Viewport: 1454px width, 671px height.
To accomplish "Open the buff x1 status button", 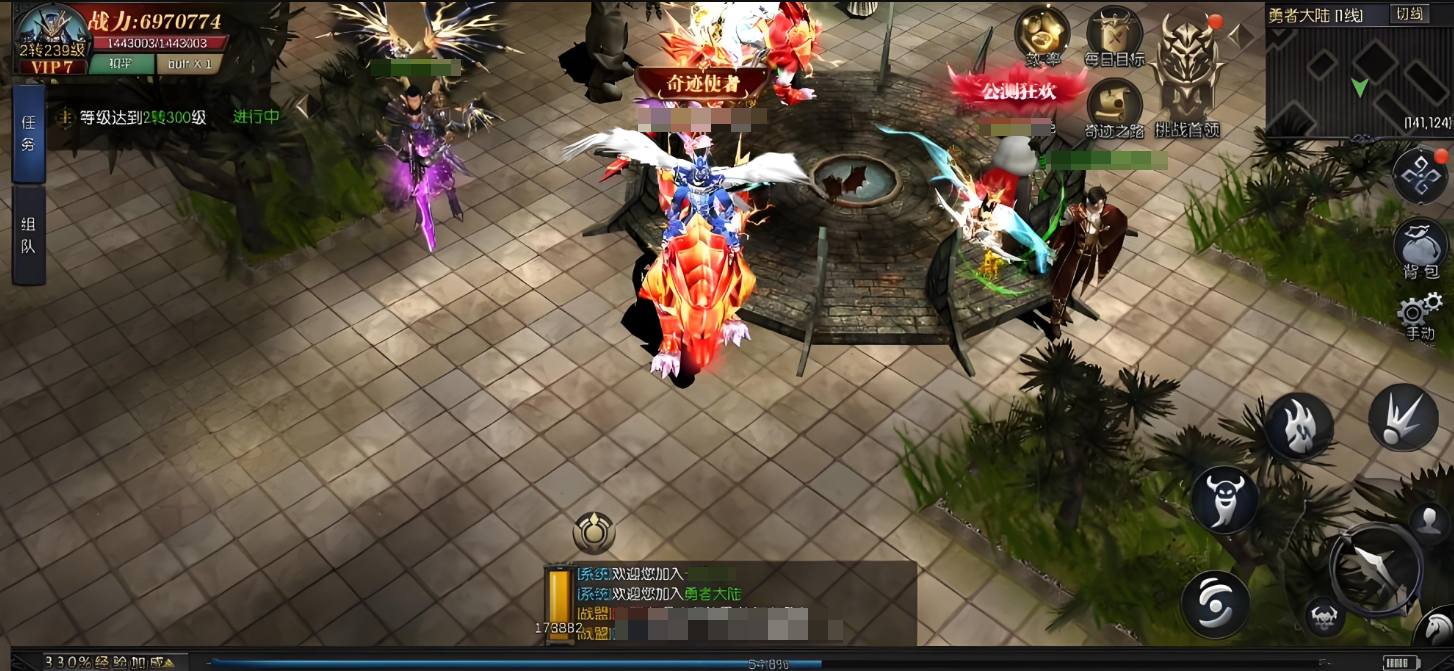I will point(189,64).
